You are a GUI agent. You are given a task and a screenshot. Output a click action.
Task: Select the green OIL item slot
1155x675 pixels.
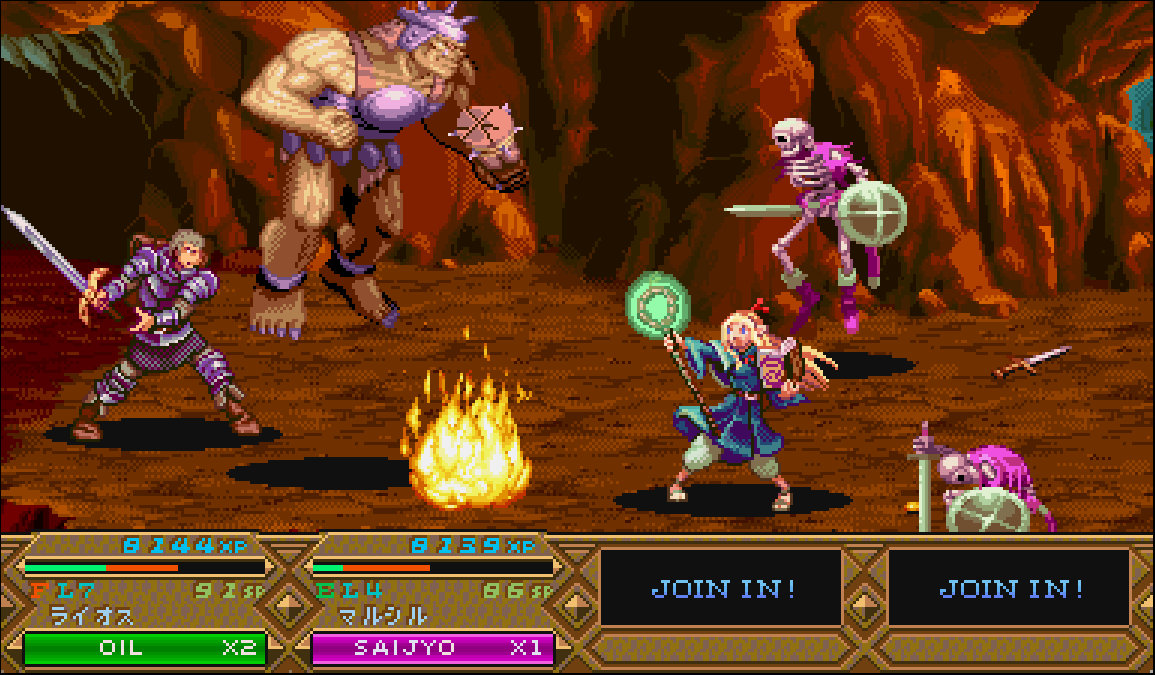(144, 647)
